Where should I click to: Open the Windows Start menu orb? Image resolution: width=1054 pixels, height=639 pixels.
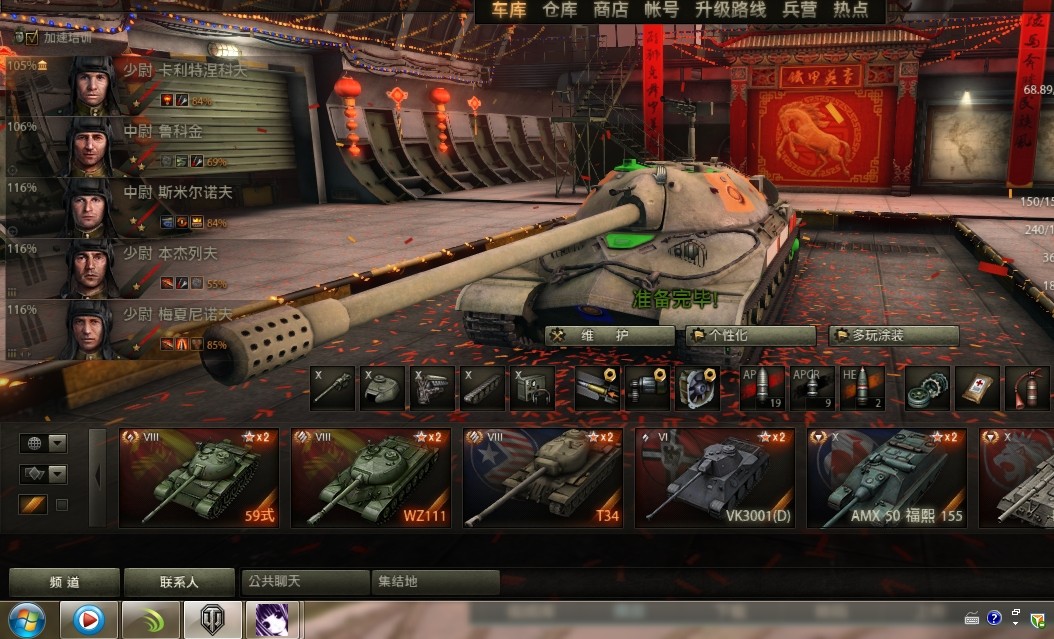[x=29, y=620]
